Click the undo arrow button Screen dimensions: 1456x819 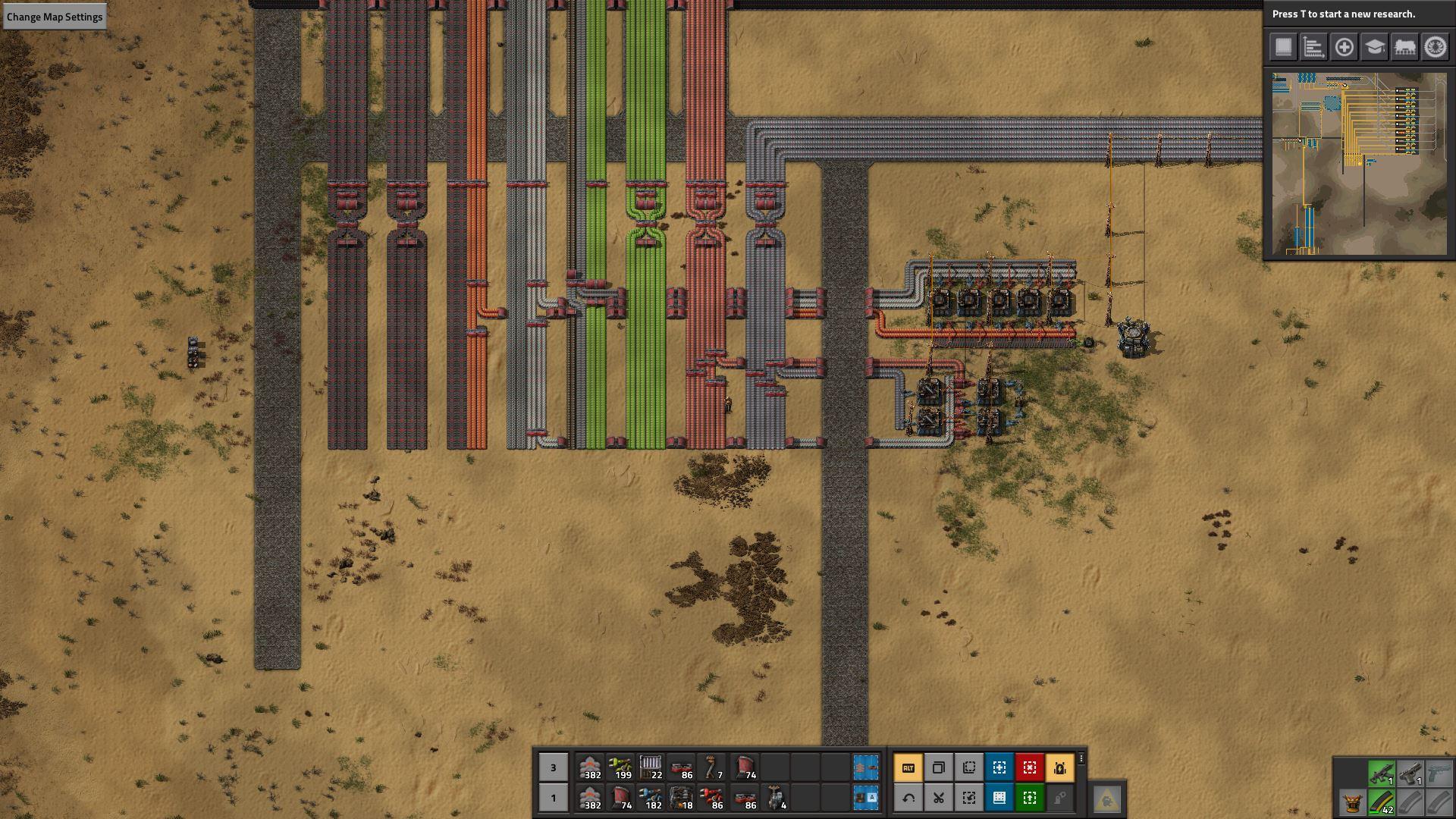click(x=908, y=798)
